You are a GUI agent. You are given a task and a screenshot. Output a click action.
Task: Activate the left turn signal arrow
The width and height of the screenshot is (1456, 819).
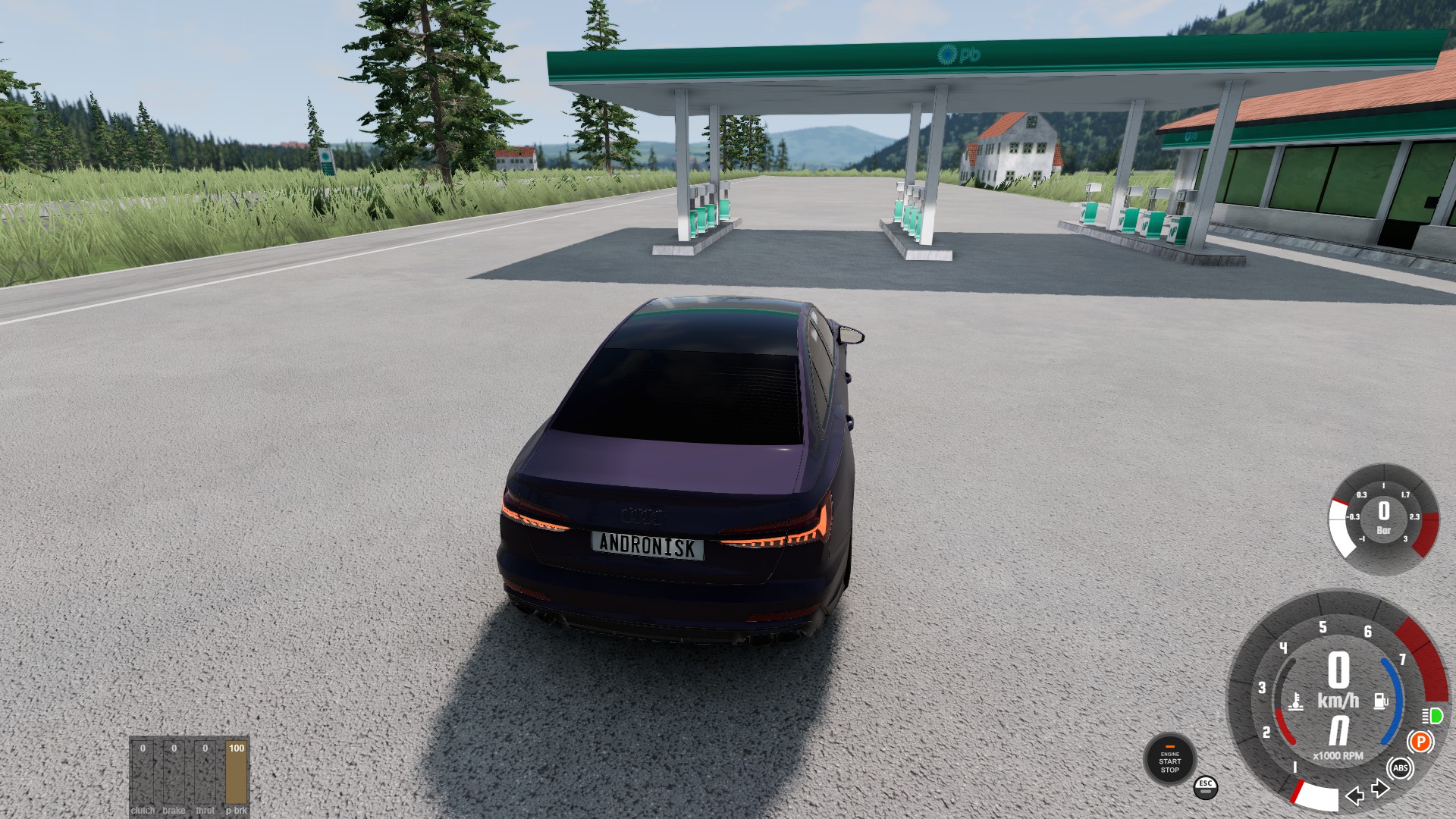[1354, 795]
